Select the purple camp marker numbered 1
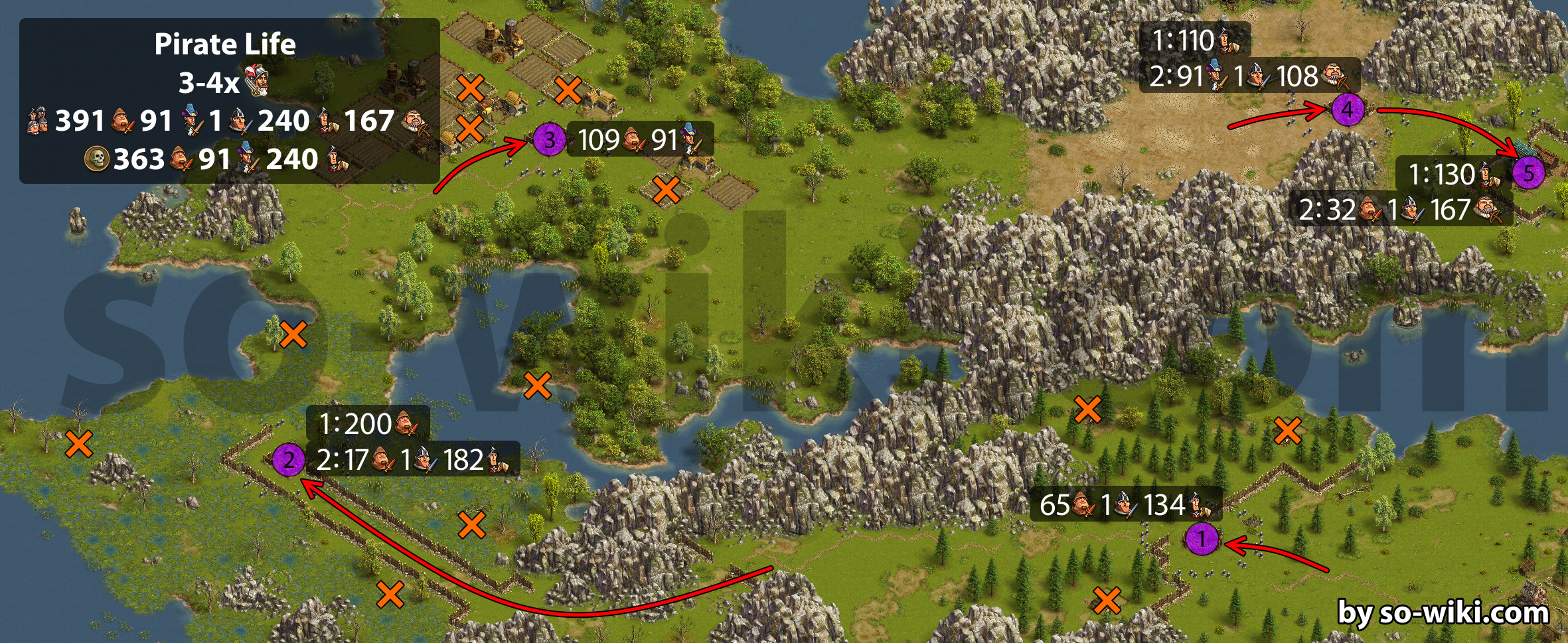 pyautogui.click(x=1202, y=539)
